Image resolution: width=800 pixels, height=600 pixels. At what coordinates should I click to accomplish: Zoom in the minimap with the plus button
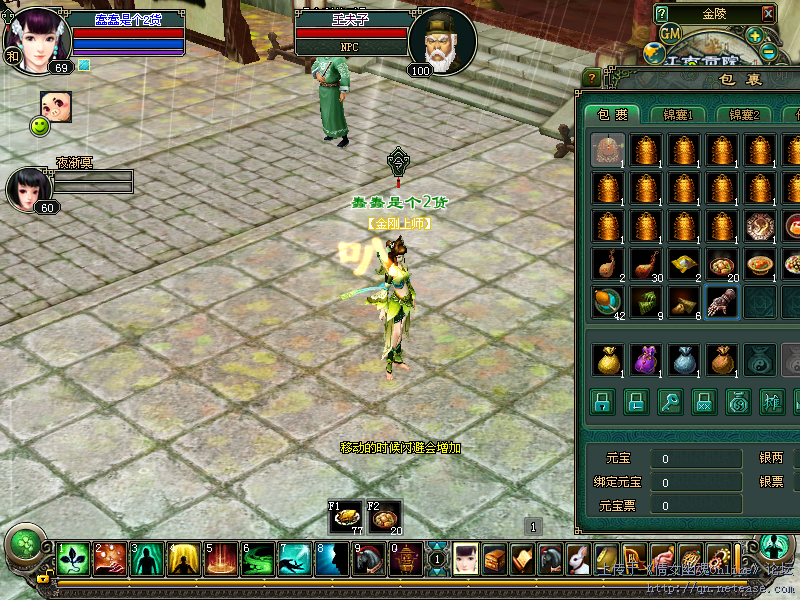(753, 37)
